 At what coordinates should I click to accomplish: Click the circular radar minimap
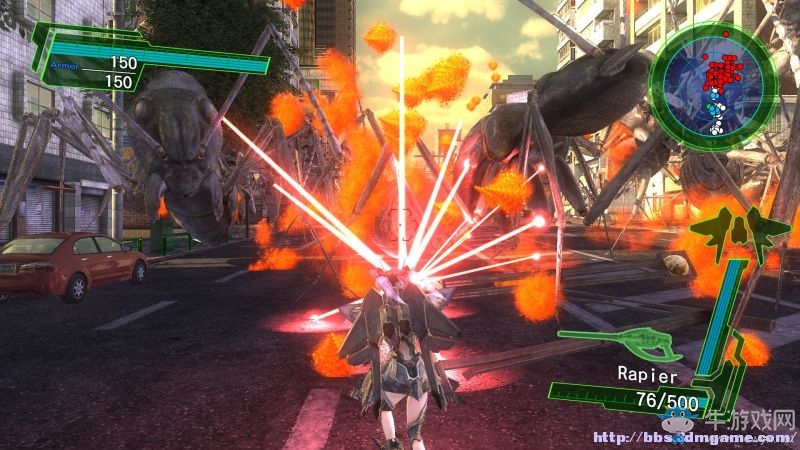[713, 87]
